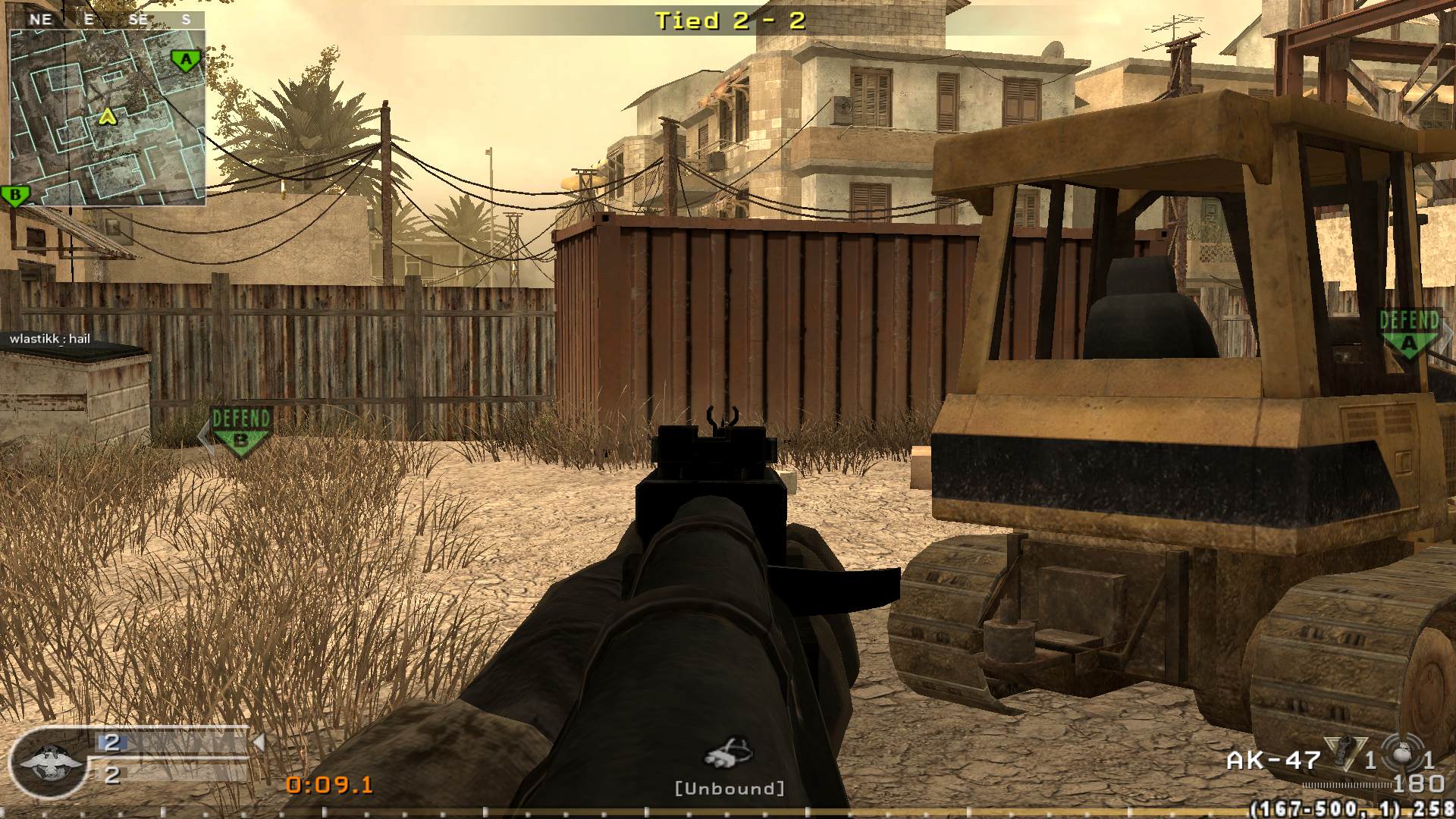1456x819 pixels.
Task: Toggle the yellow player arrow on the minimap
Action: 106,118
